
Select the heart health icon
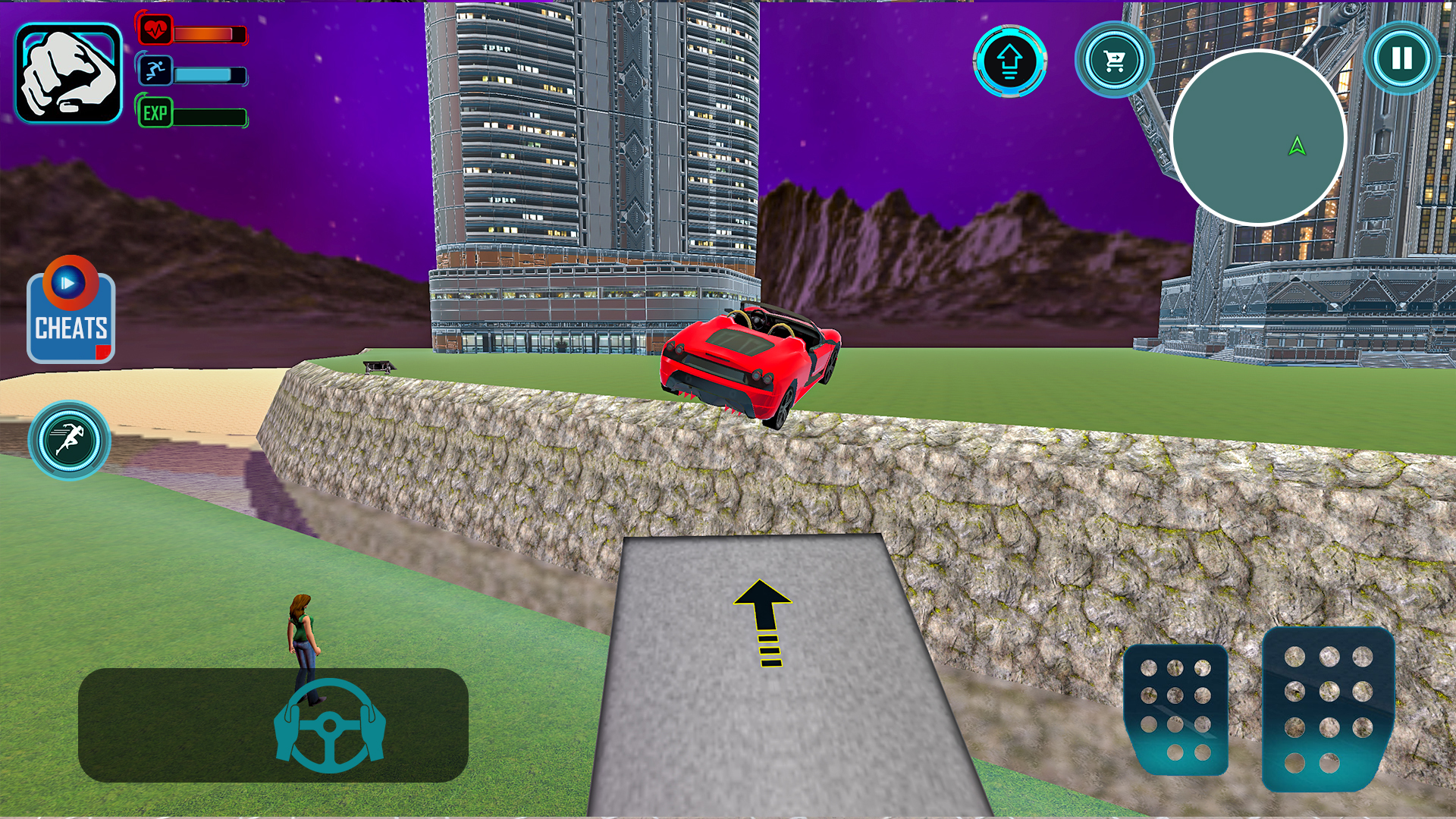[157, 30]
